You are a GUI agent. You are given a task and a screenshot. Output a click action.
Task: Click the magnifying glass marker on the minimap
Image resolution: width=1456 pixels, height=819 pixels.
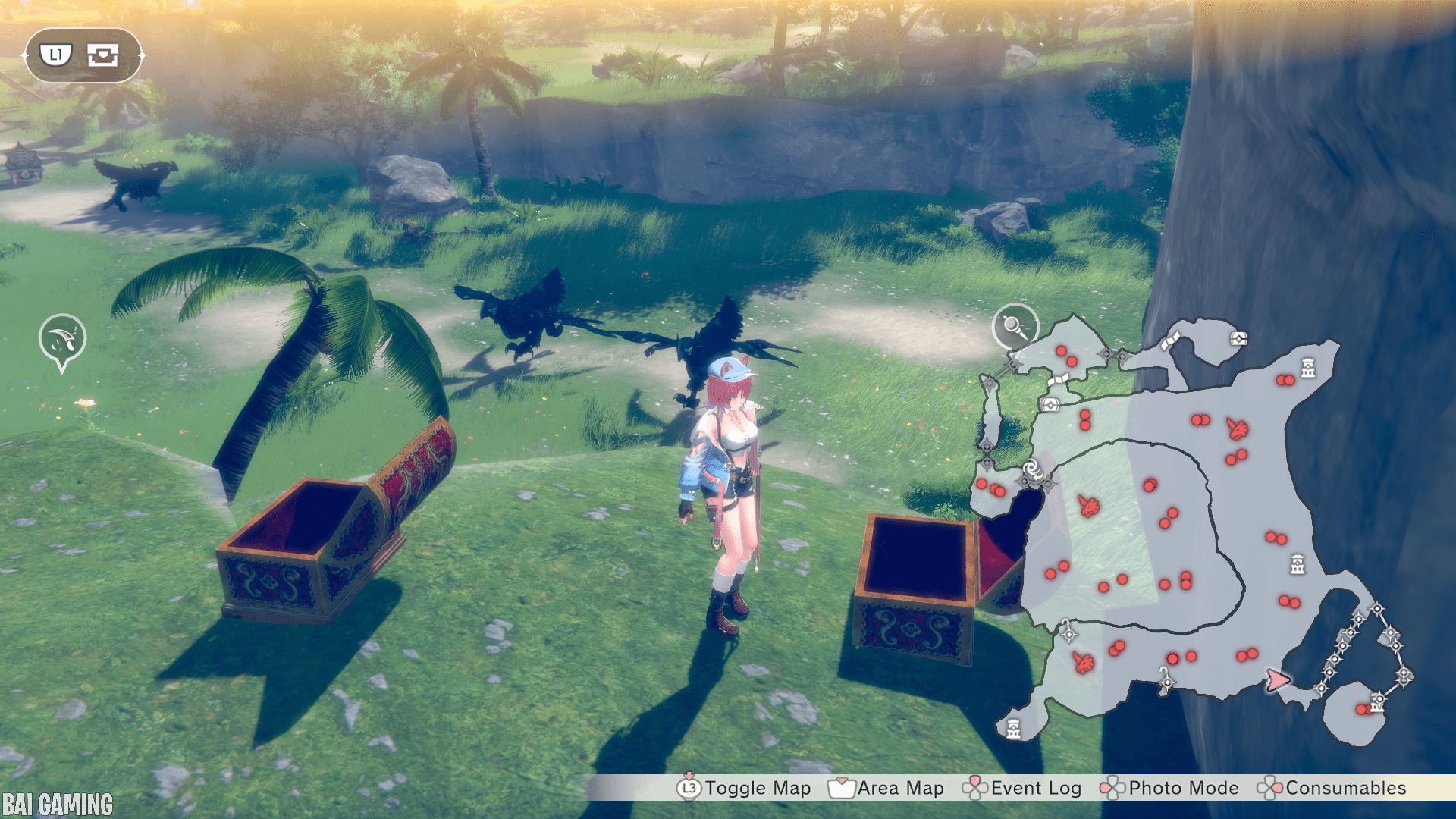[x=1015, y=326]
